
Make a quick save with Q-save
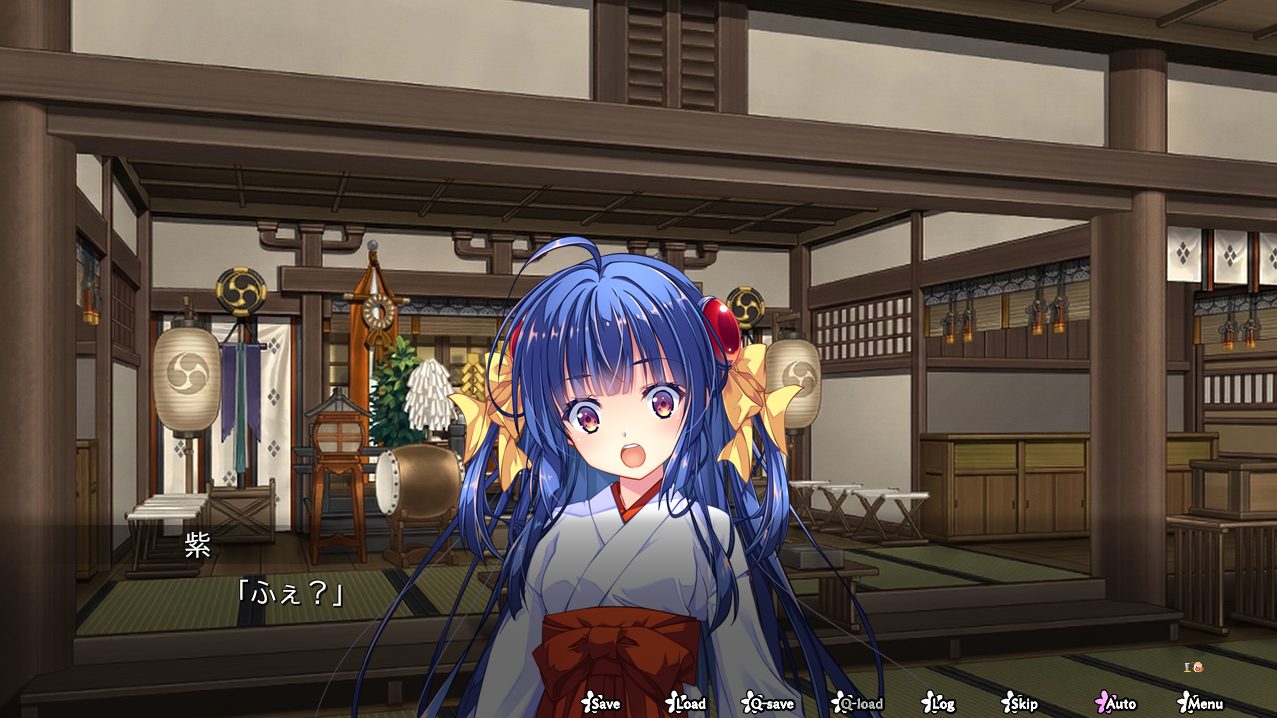pos(768,703)
